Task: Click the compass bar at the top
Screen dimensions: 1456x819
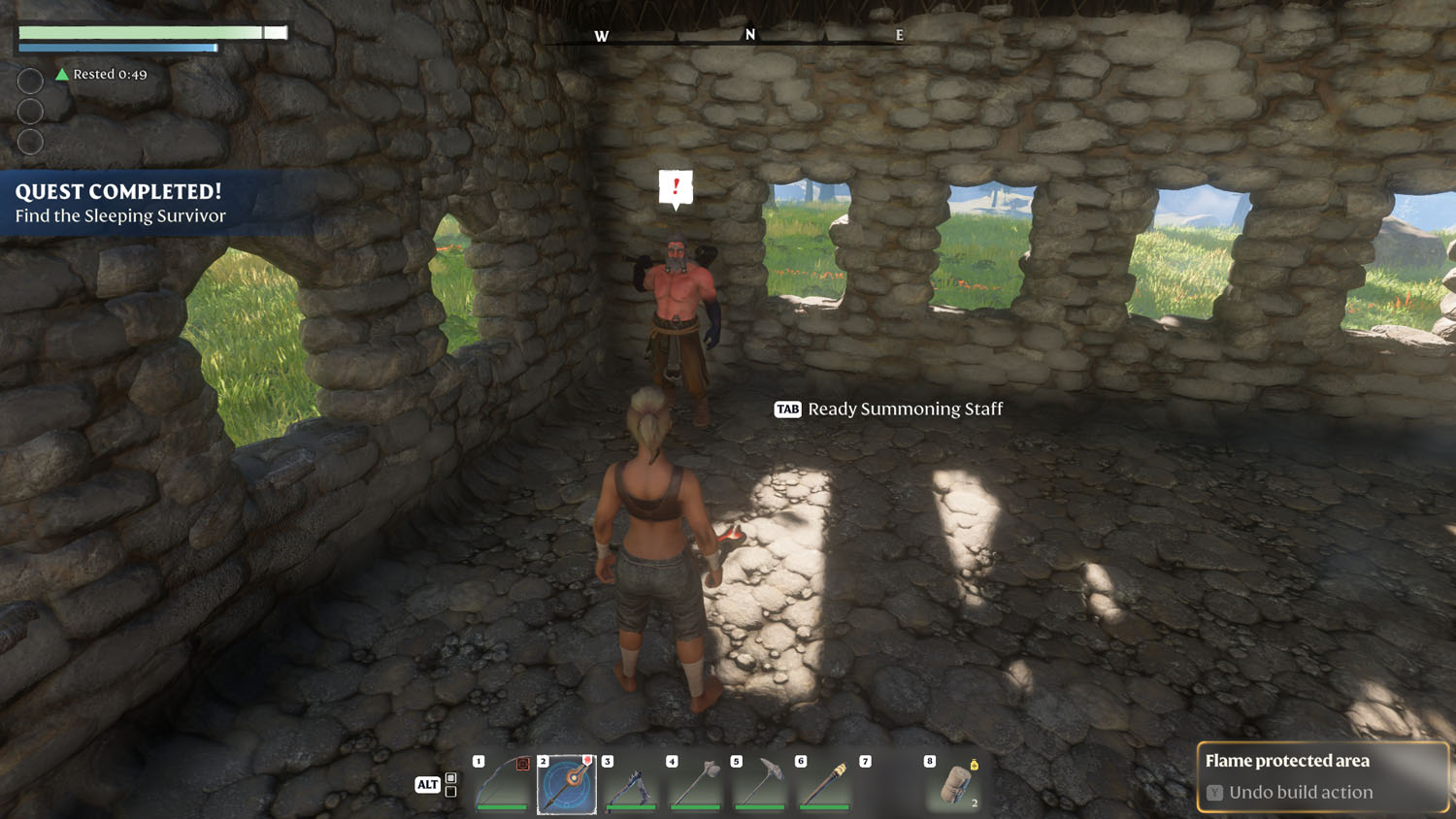Action: tap(749, 36)
